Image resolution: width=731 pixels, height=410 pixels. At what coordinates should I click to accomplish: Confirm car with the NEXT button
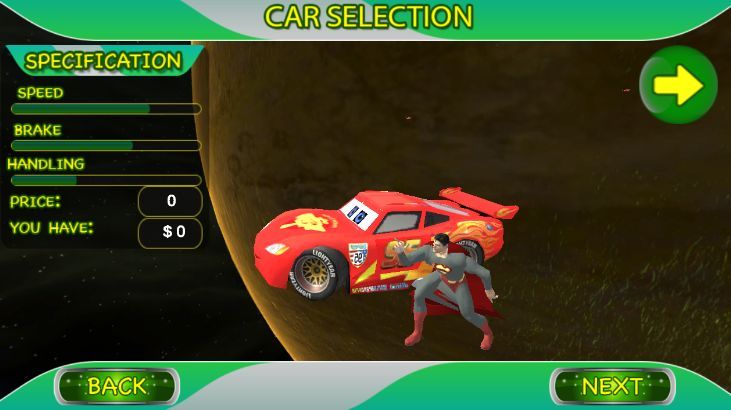click(x=612, y=385)
